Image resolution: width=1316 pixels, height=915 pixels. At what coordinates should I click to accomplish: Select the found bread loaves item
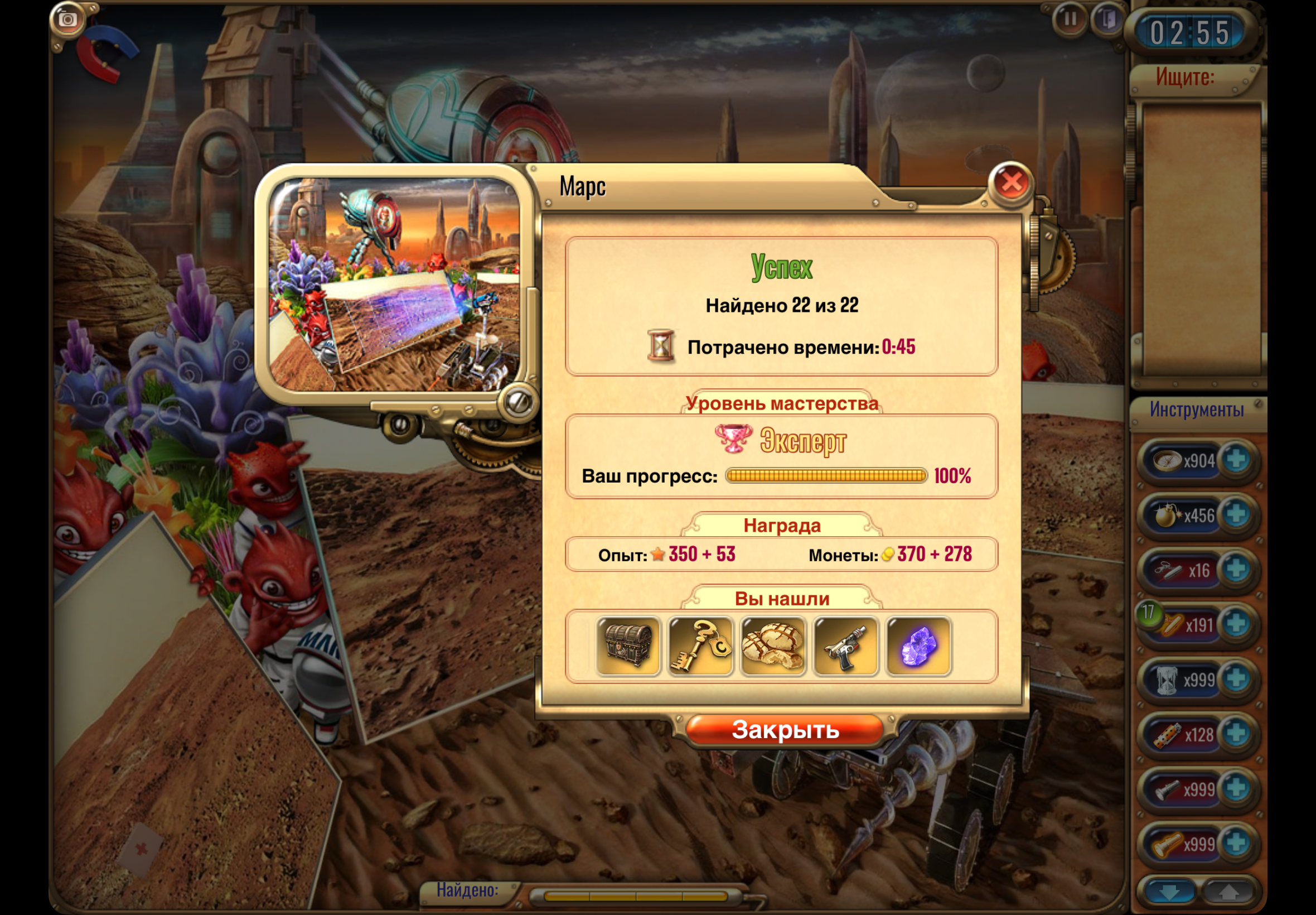(773, 646)
